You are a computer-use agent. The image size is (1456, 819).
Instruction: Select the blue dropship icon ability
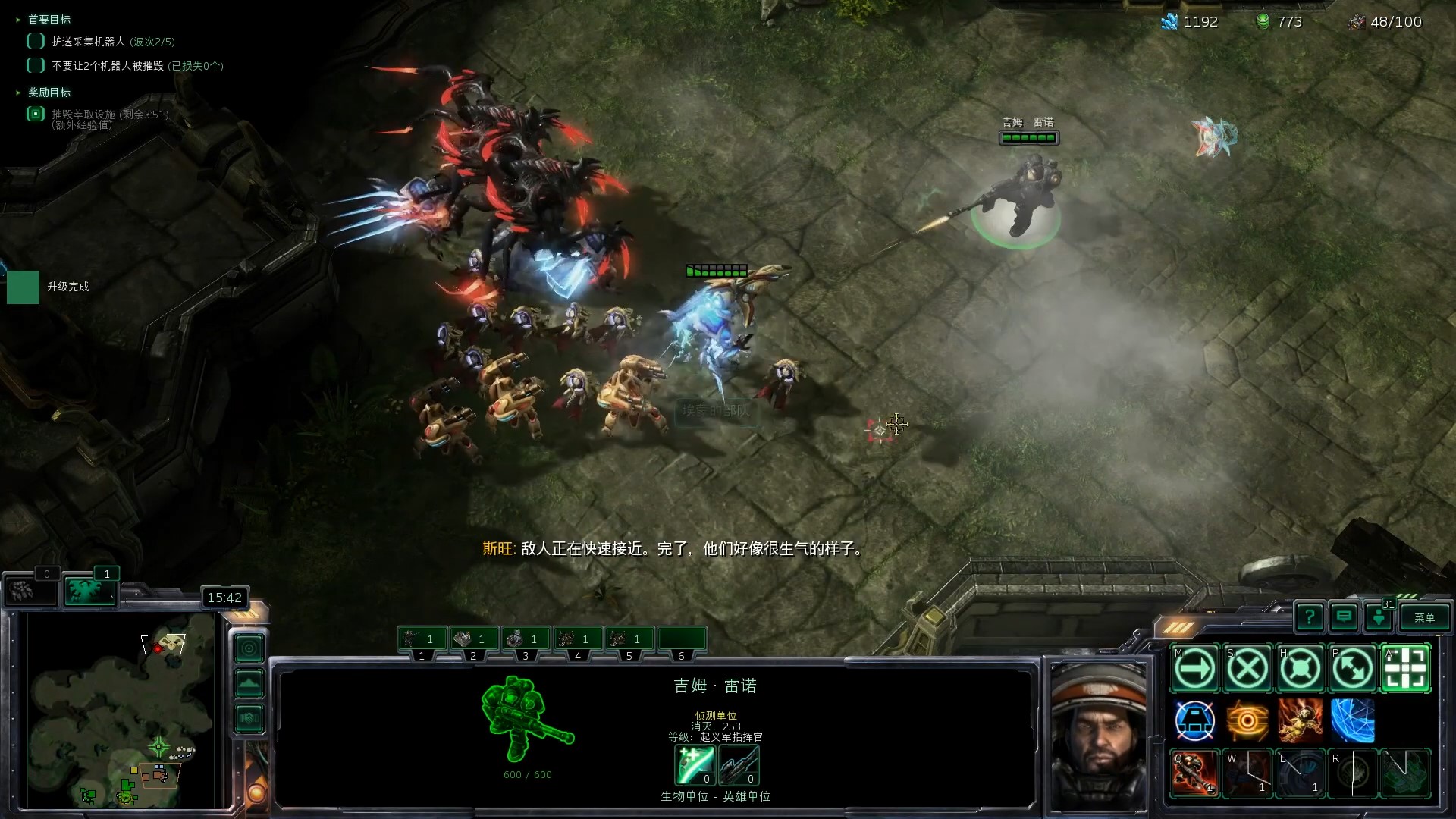[1195, 720]
